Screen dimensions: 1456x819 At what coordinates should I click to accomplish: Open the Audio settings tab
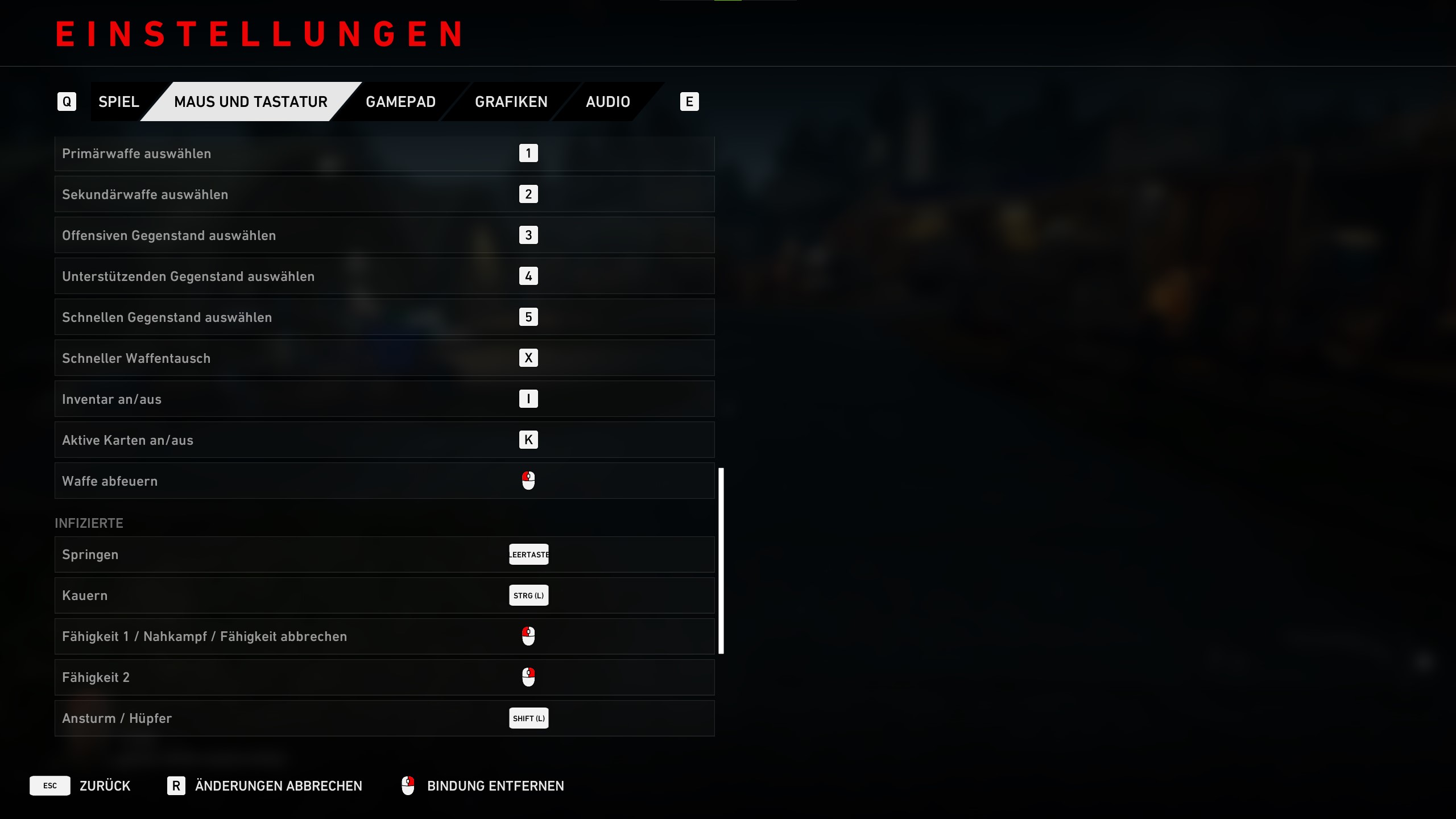tap(607, 102)
